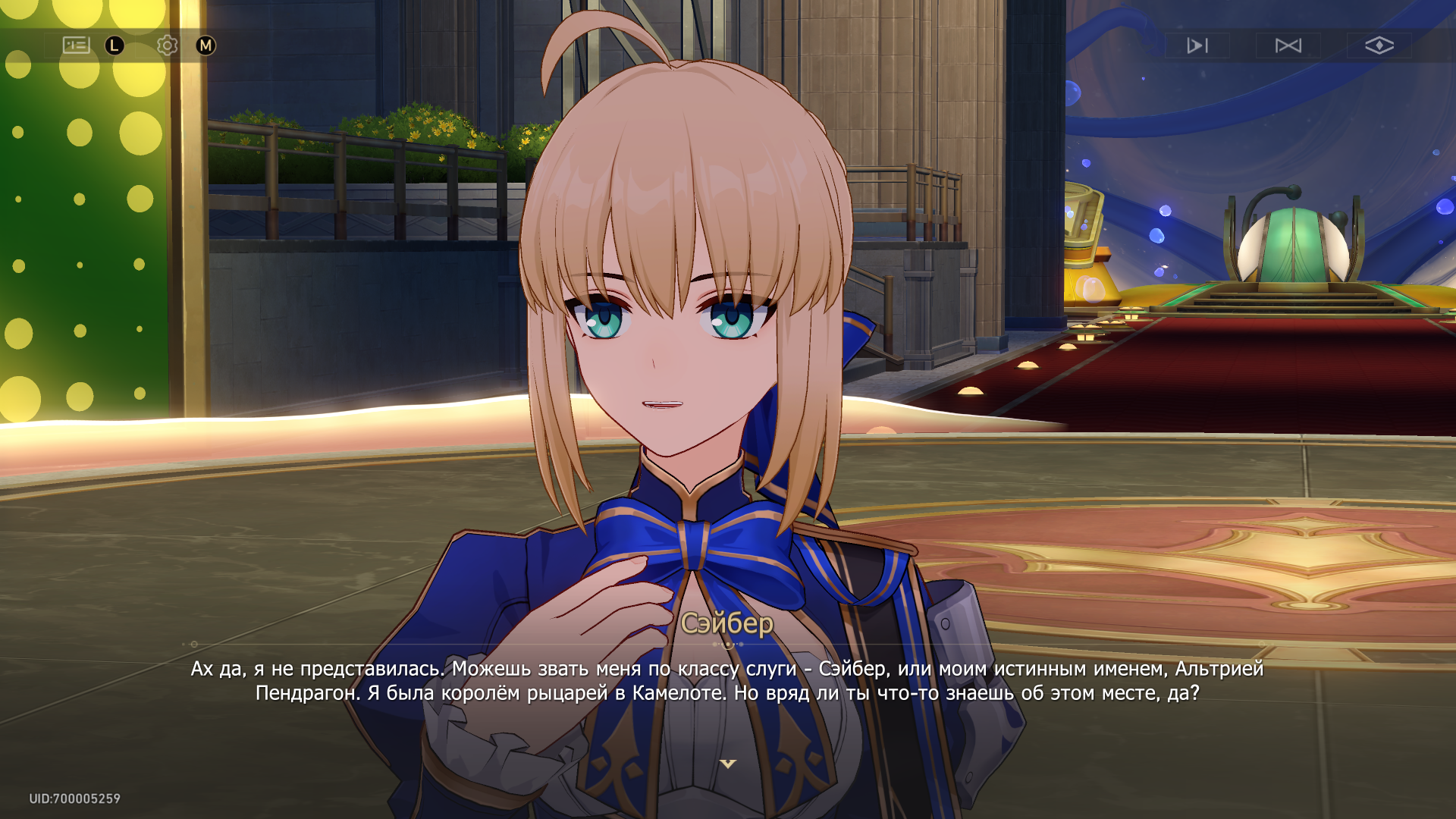Click the play-with-bar icon button
Image resolution: width=1456 pixels, height=819 pixels.
point(1197,45)
